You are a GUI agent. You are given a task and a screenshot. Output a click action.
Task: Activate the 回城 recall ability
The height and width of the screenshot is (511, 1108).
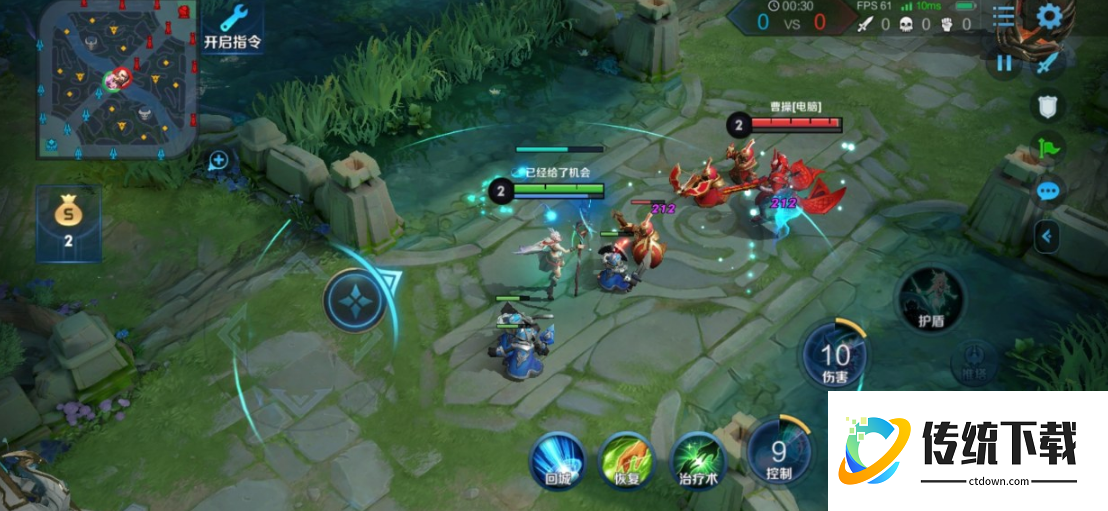(x=557, y=461)
